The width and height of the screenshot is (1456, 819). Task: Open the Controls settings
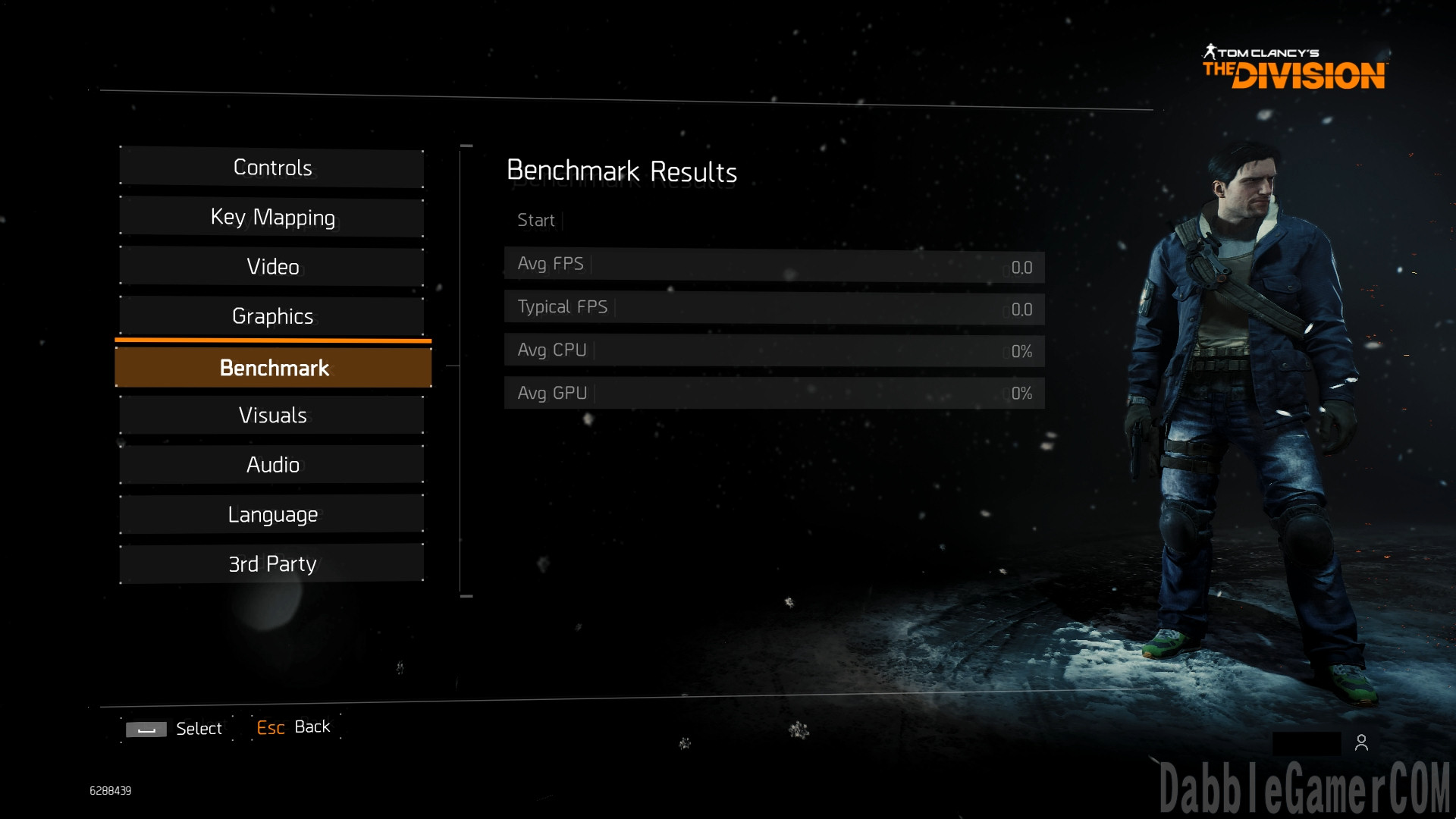(x=272, y=168)
